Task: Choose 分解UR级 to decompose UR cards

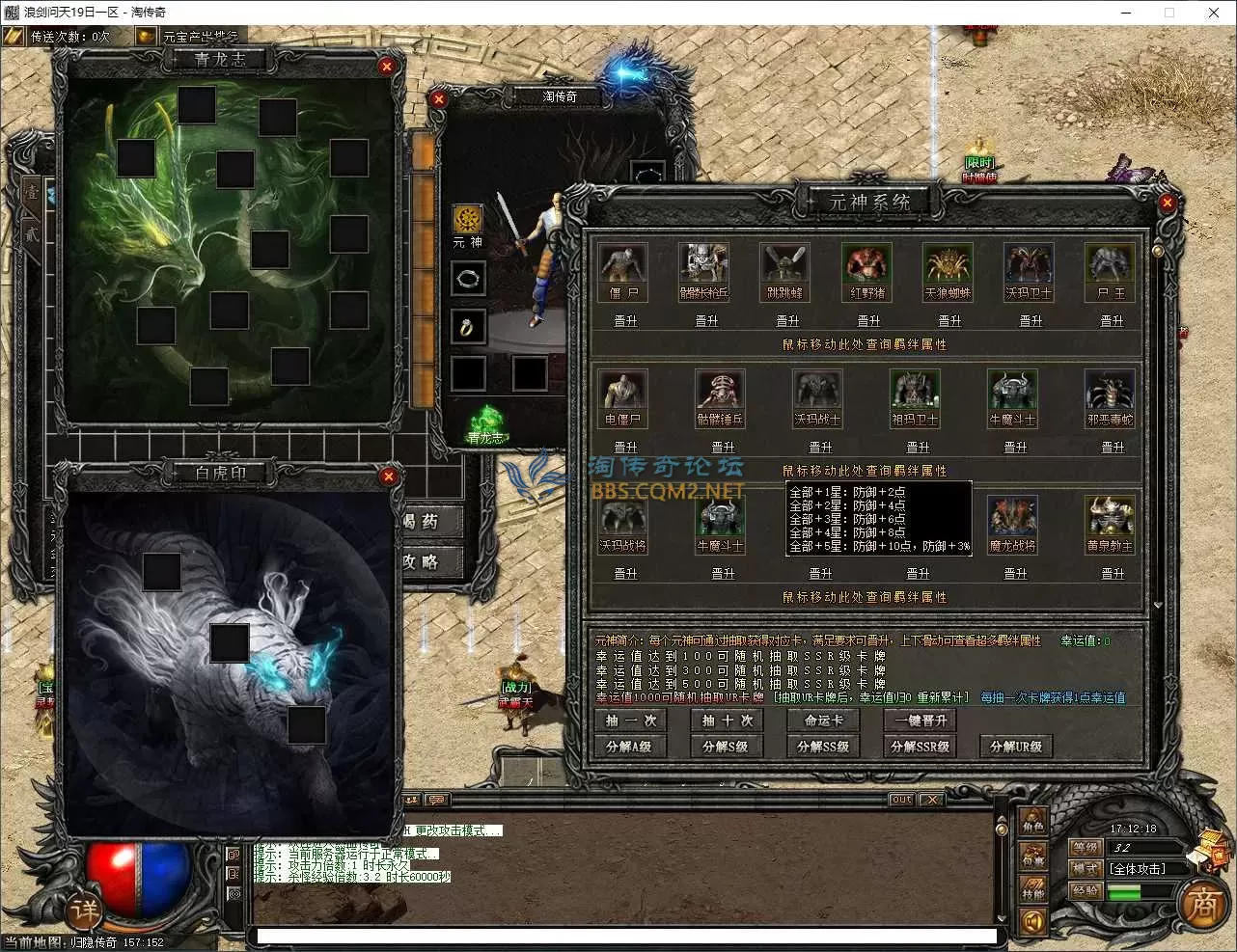Action: click(x=1016, y=747)
